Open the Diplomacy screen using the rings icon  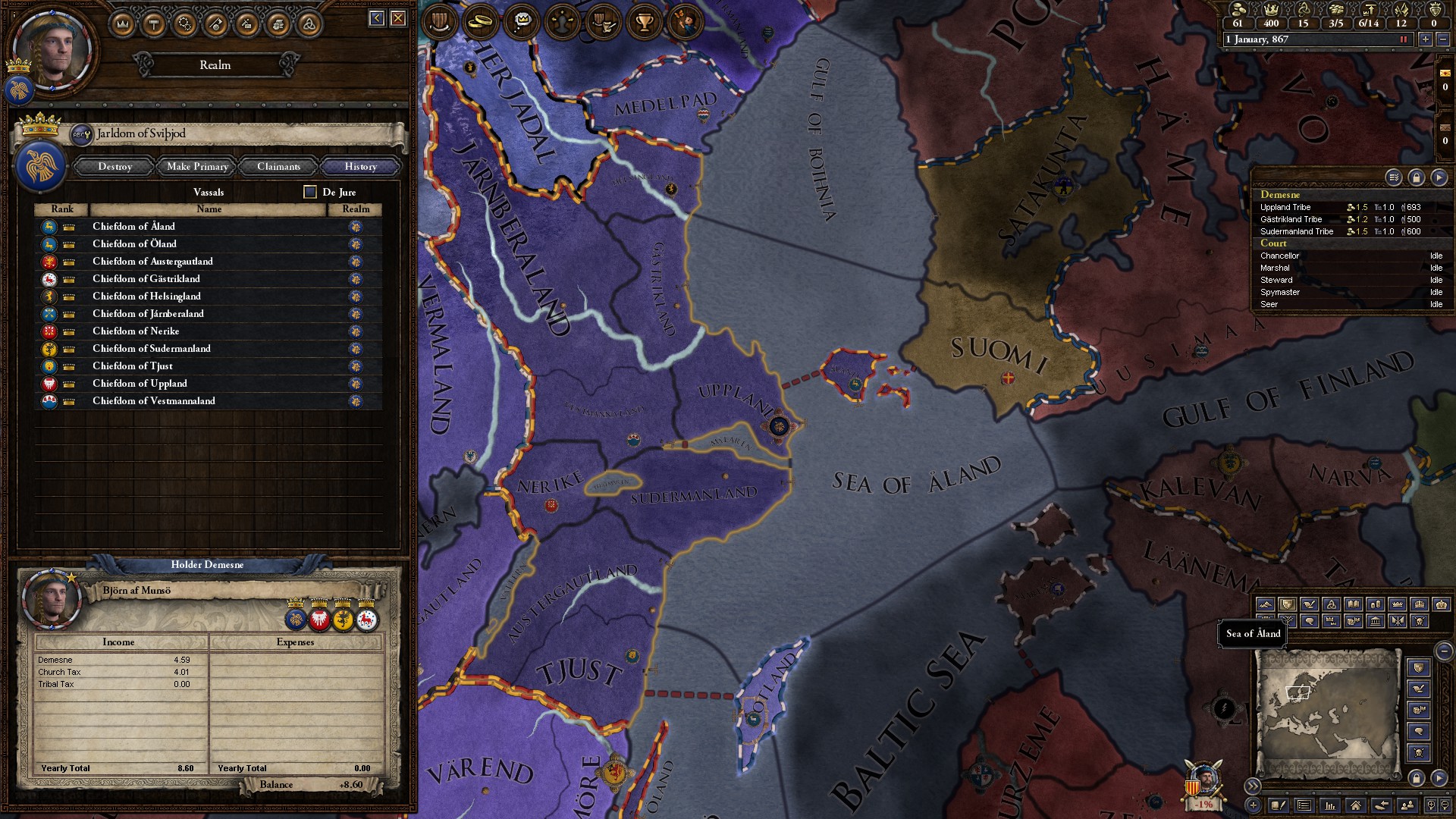[479, 23]
